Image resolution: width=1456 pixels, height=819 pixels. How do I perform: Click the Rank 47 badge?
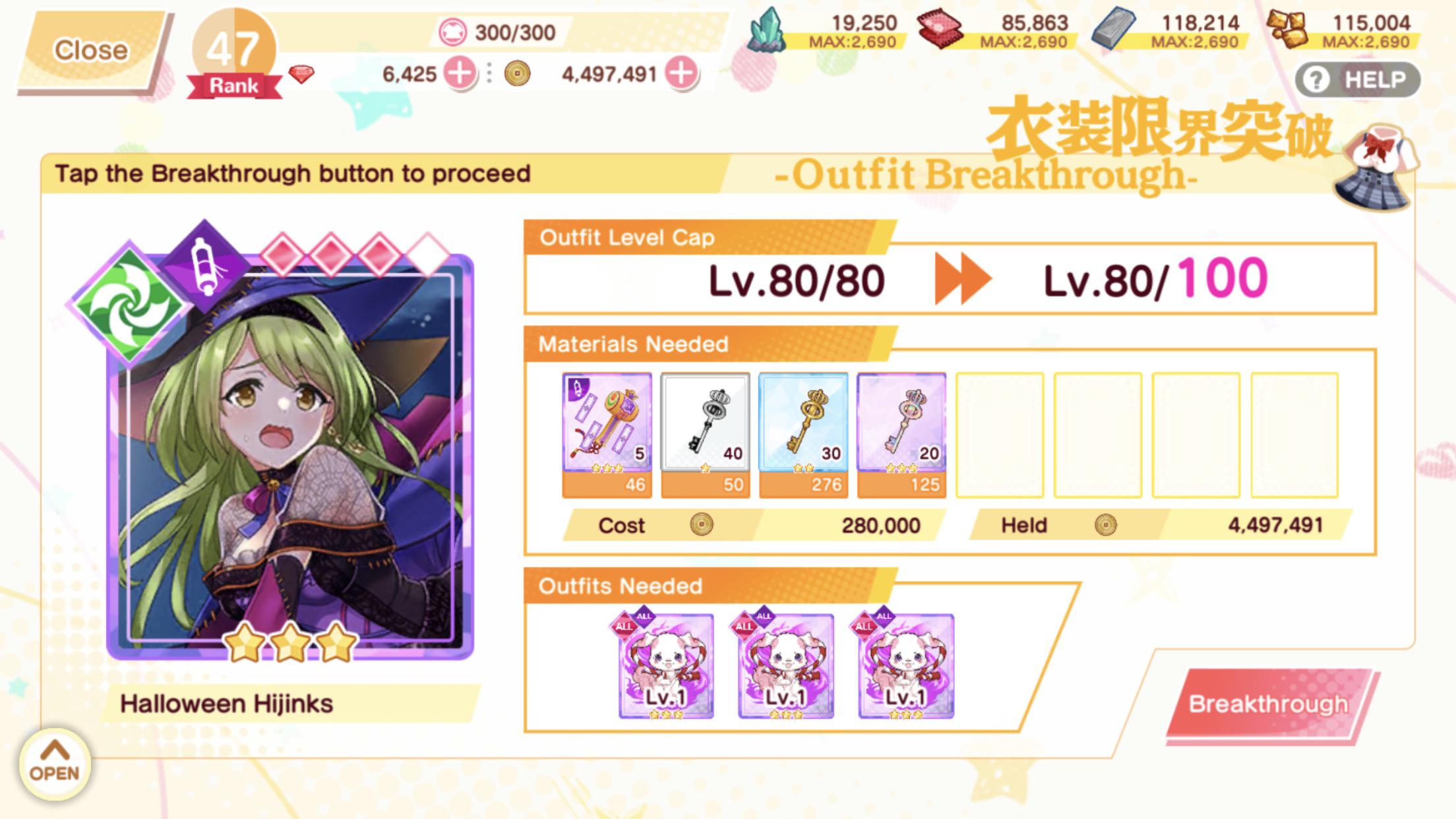coord(234,53)
